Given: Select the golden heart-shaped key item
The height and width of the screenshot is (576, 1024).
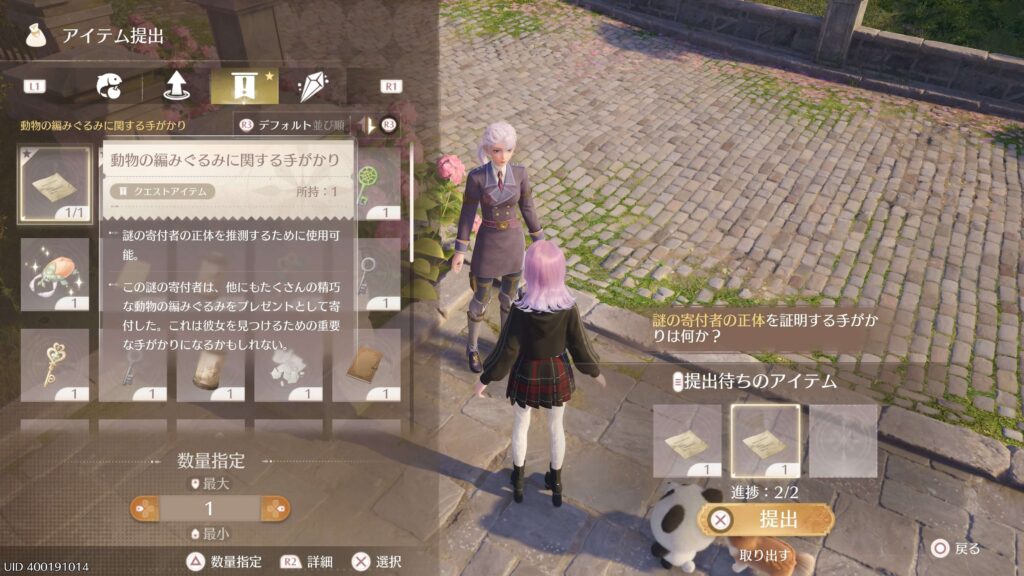Looking at the screenshot, I should pyautogui.click(x=55, y=365).
